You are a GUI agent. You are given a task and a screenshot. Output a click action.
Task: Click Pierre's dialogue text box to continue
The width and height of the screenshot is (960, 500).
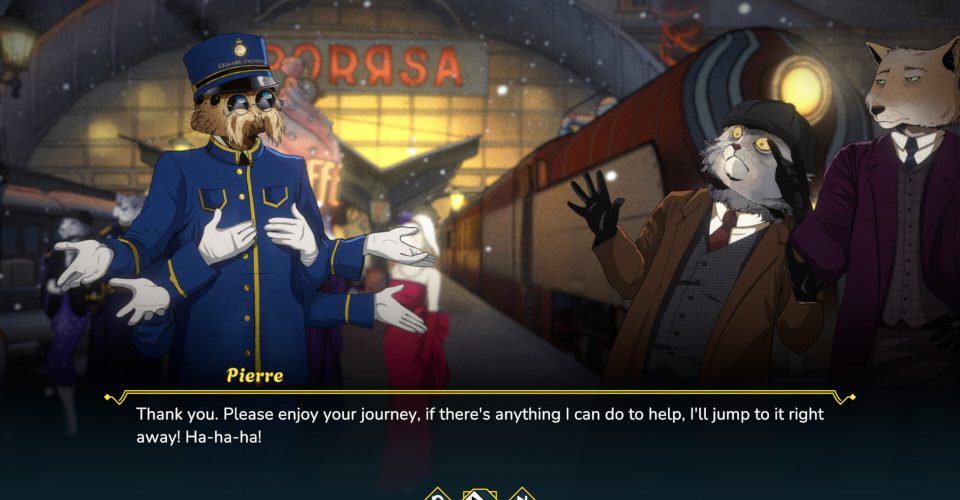pyautogui.click(x=480, y=426)
